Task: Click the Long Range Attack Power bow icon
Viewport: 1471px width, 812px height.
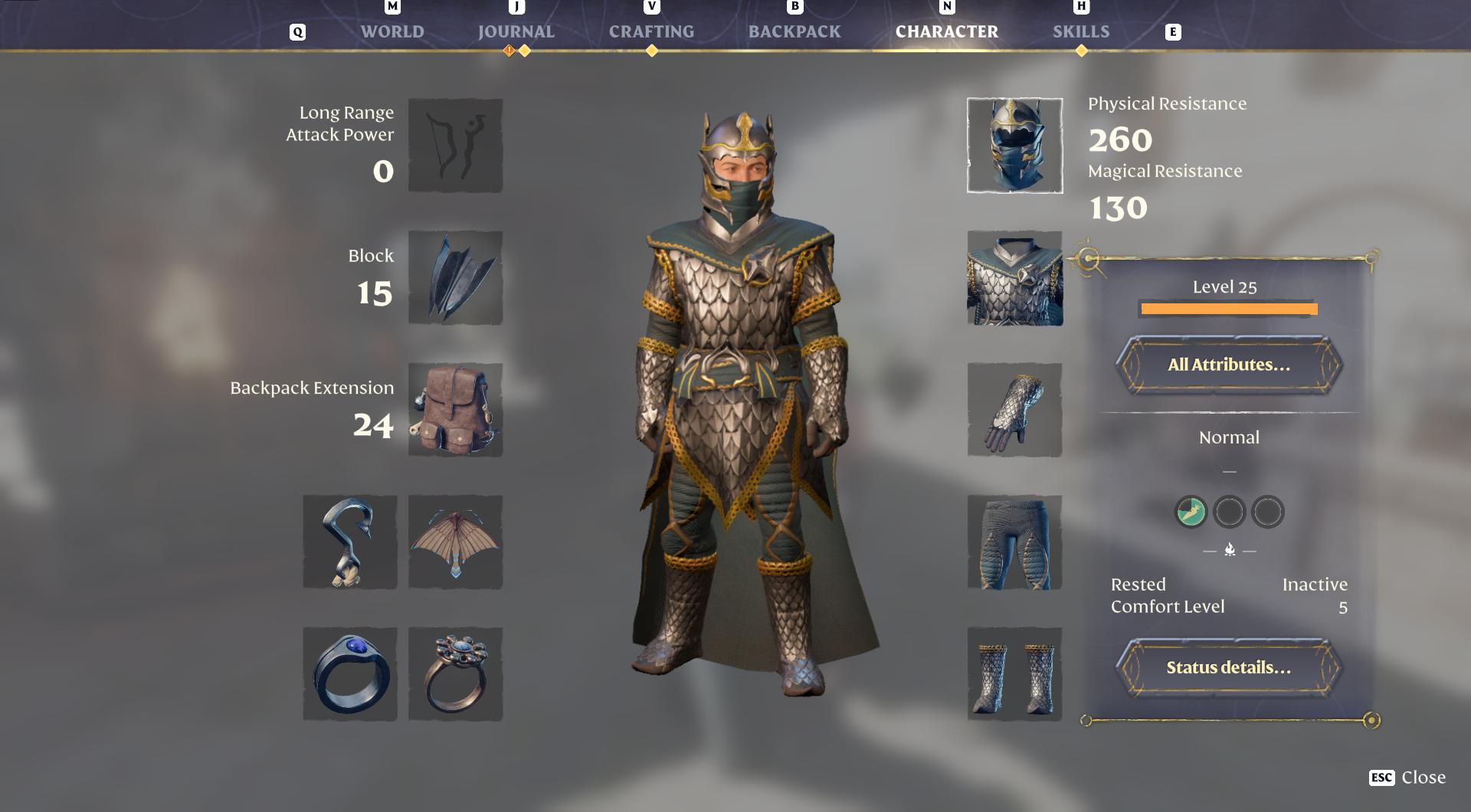Action: [x=455, y=145]
